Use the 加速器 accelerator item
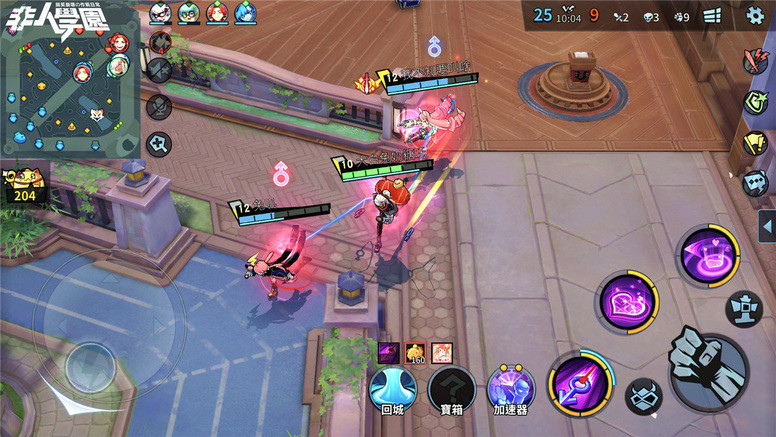 point(510,390)
